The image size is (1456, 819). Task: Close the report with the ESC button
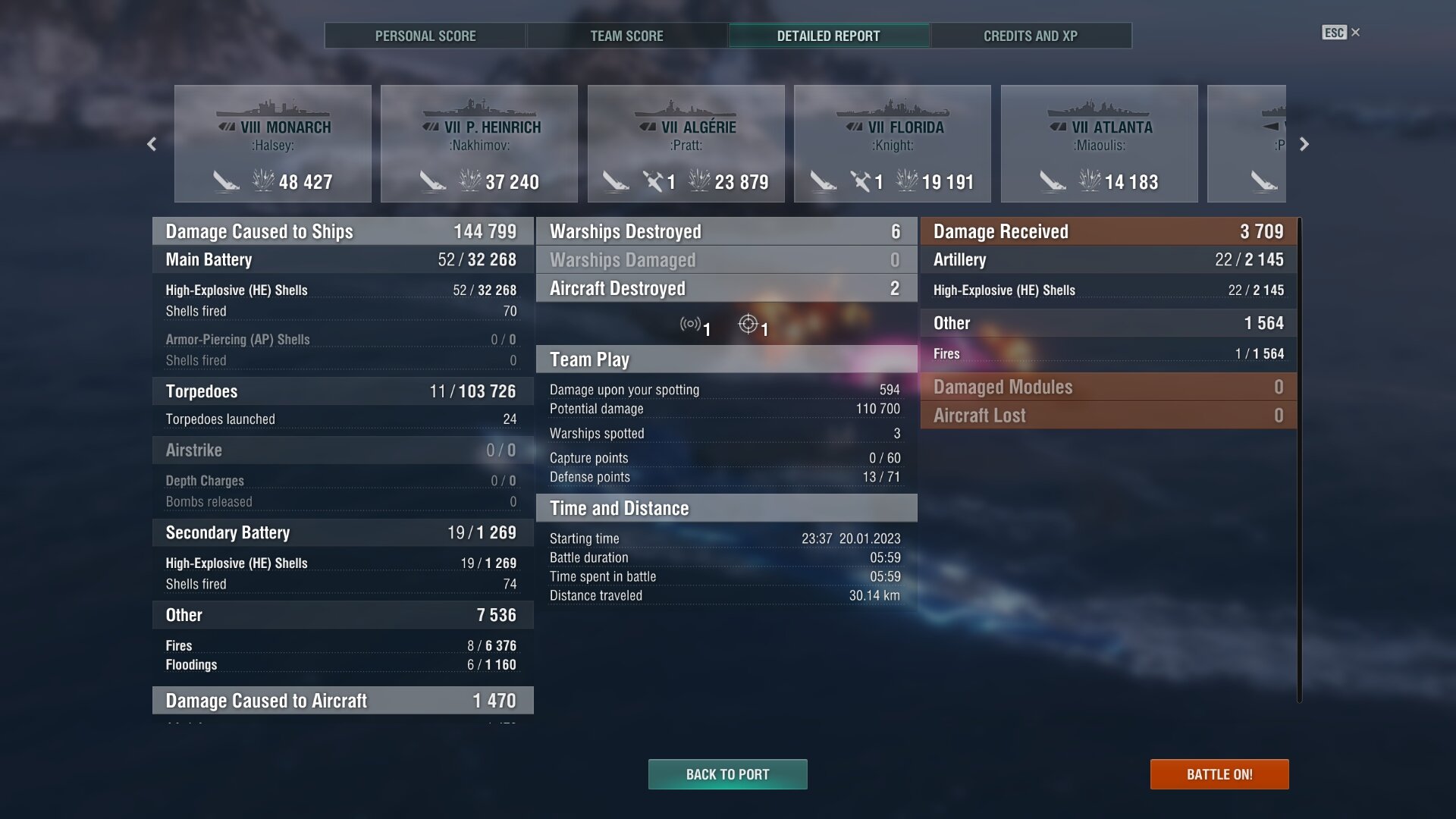pos(1340,33)
